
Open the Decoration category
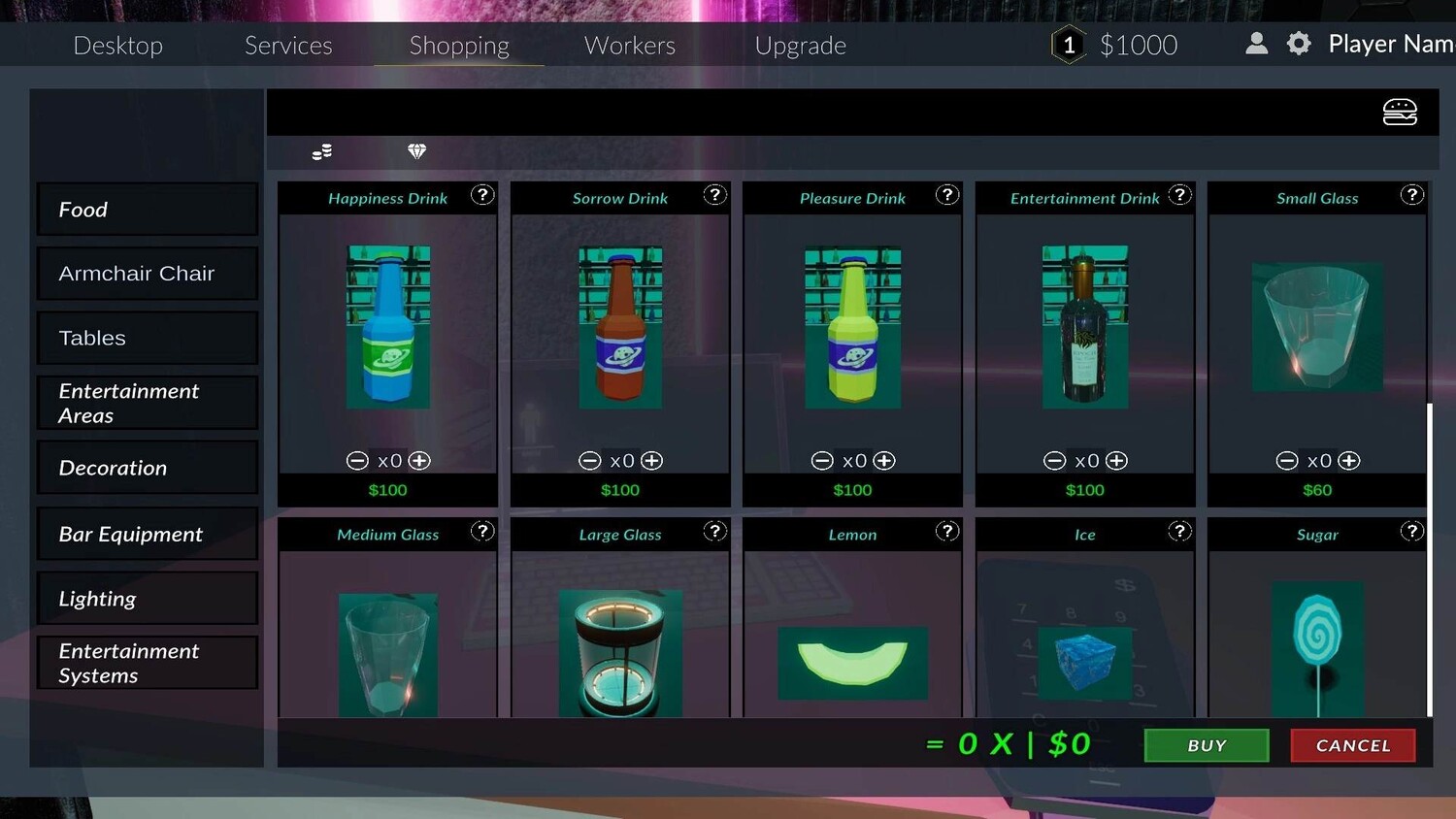click(x=147, y=468)
